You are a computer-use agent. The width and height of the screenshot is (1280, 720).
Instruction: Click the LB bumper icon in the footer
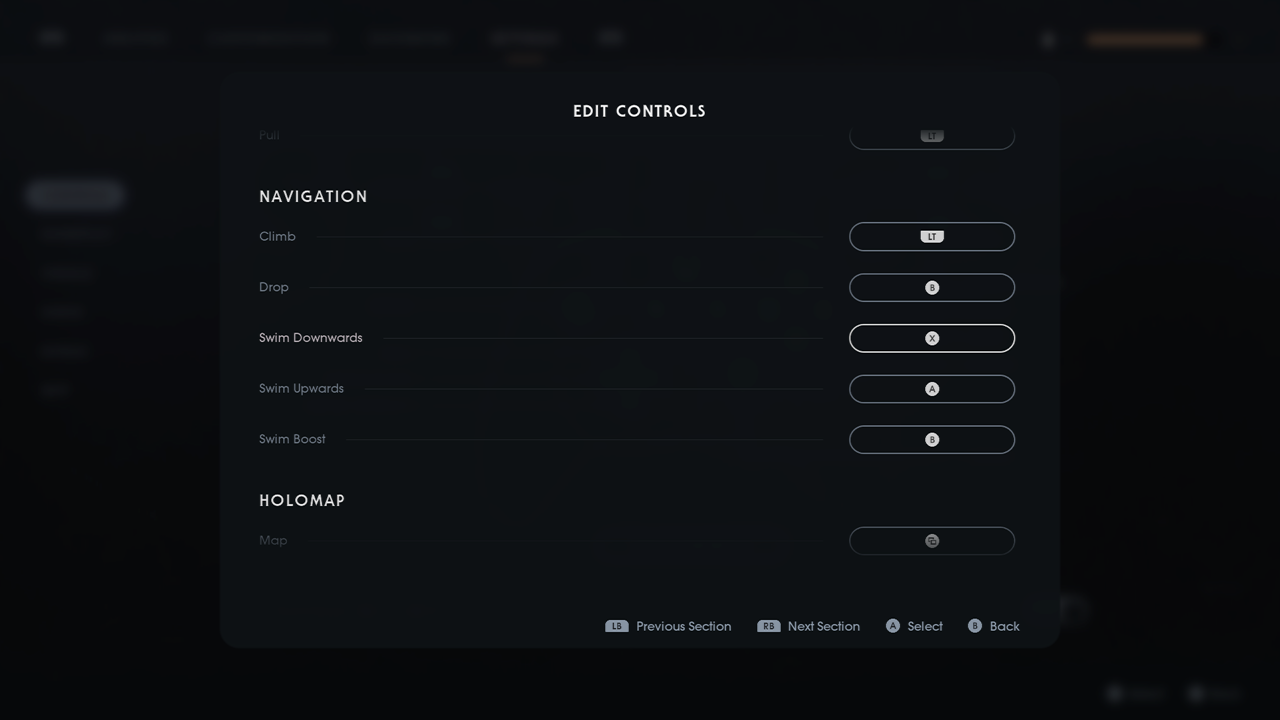[x=616, y=626]
